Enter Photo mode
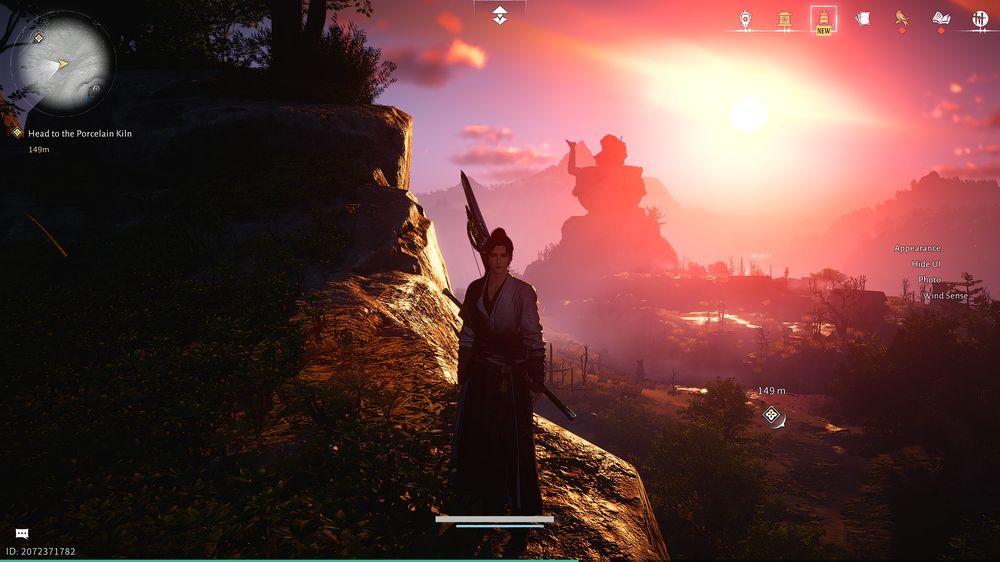 929,280
